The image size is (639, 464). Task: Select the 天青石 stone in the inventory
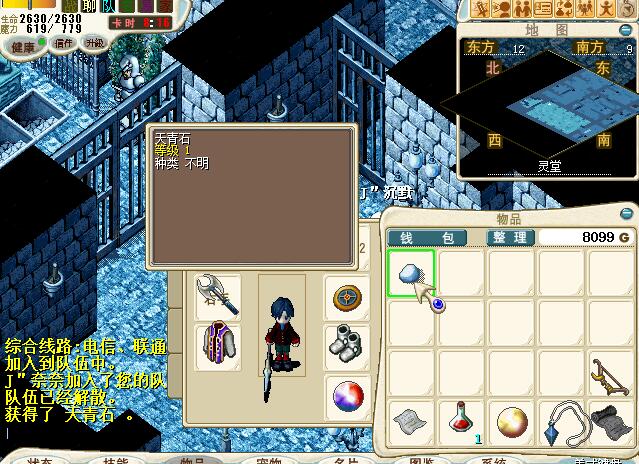pyautogui.click(x=410, y=273)
